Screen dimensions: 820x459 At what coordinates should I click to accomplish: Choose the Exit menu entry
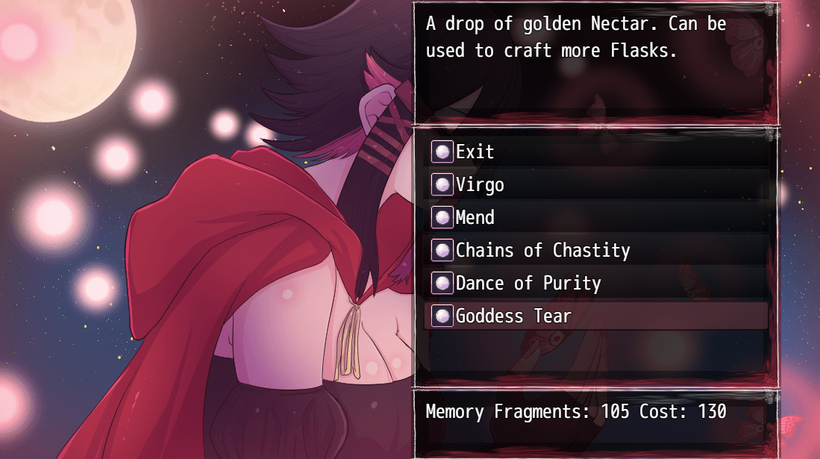pos(475,152)
